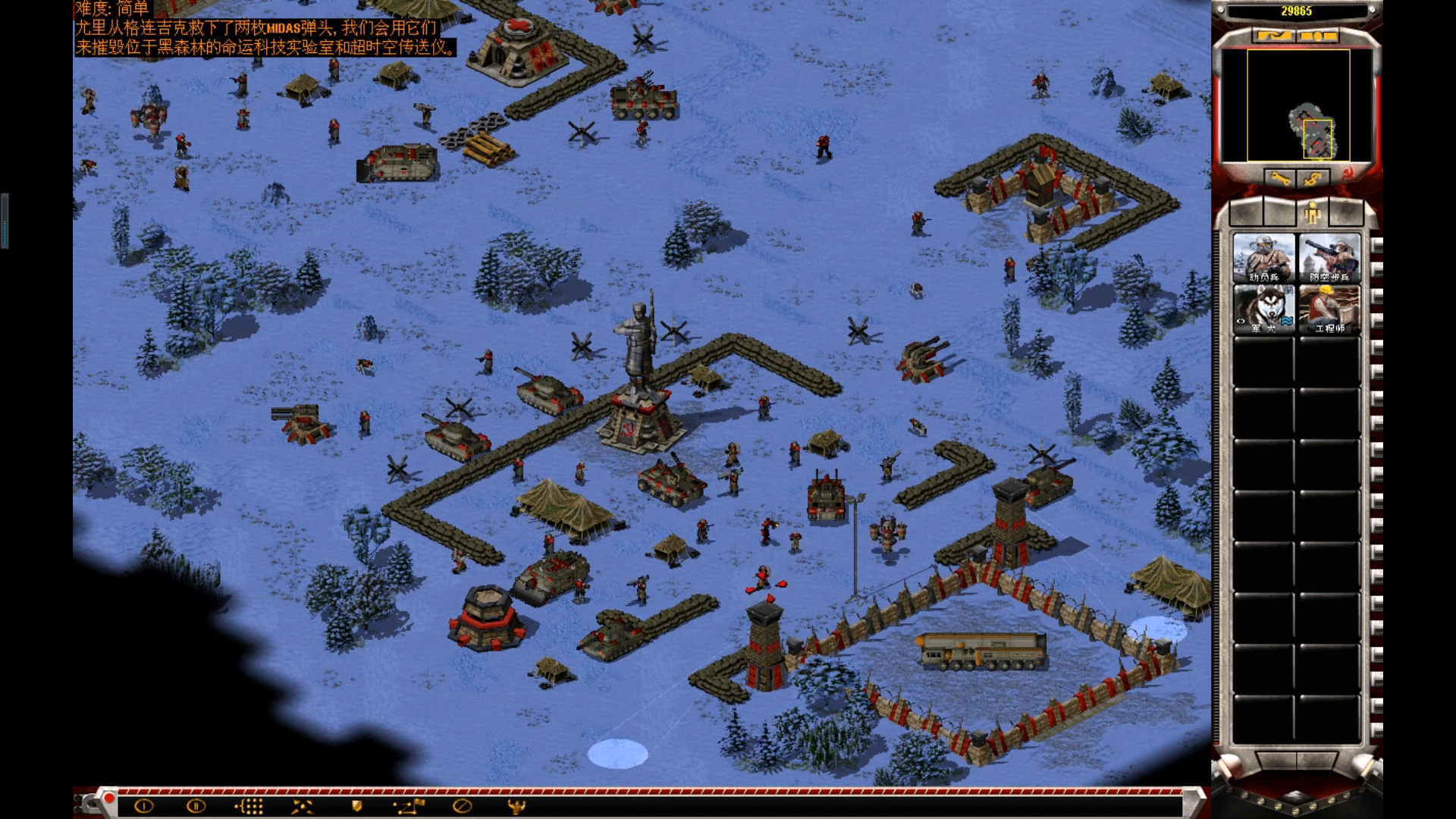Viewport: 1456px width, 819px height.
Task: Trigger the cheer command icon
Action: (516, 806)
